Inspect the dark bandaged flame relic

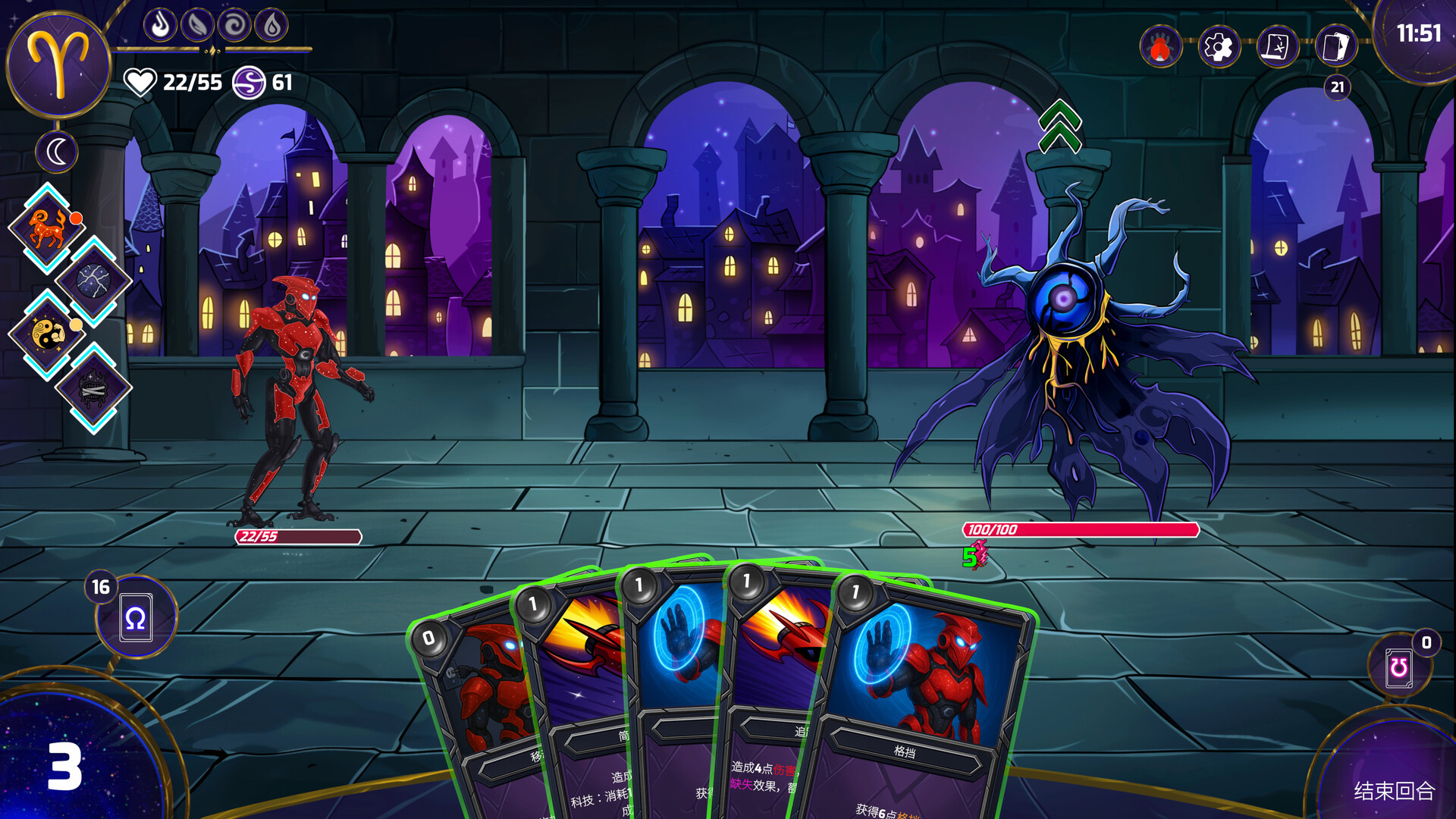[x=93, y=388]
